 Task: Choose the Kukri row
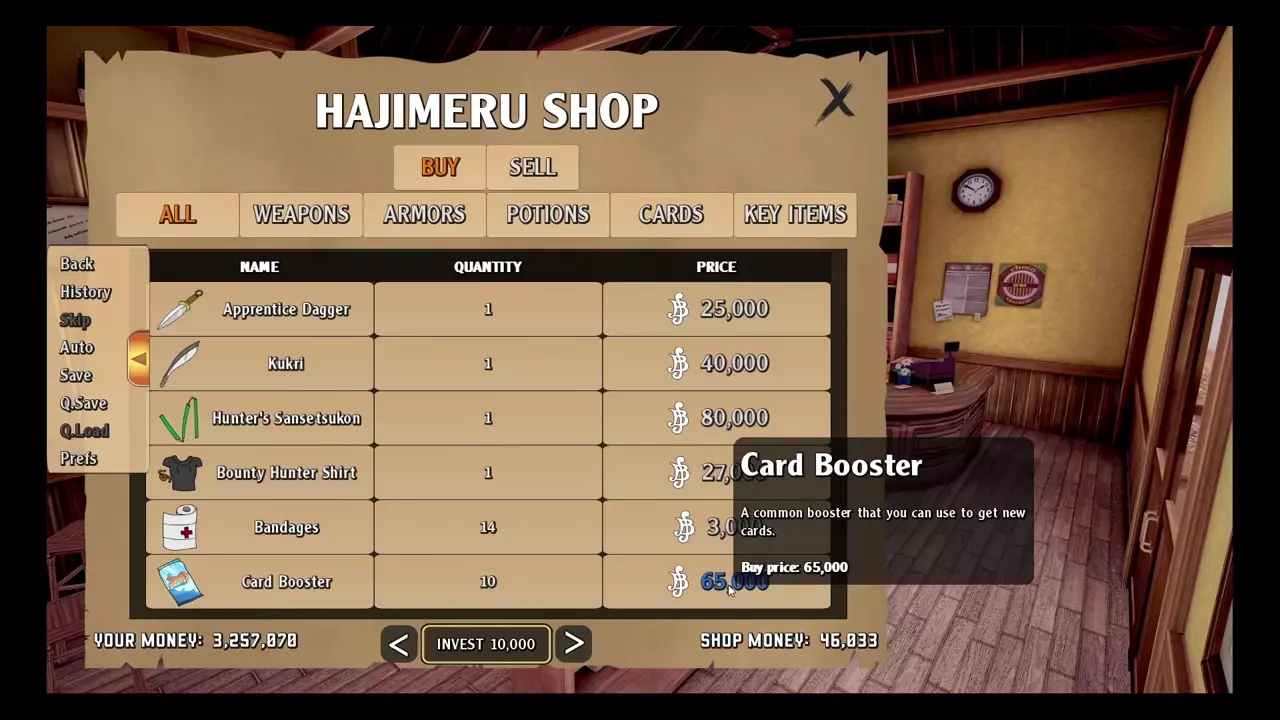point(286,364)
